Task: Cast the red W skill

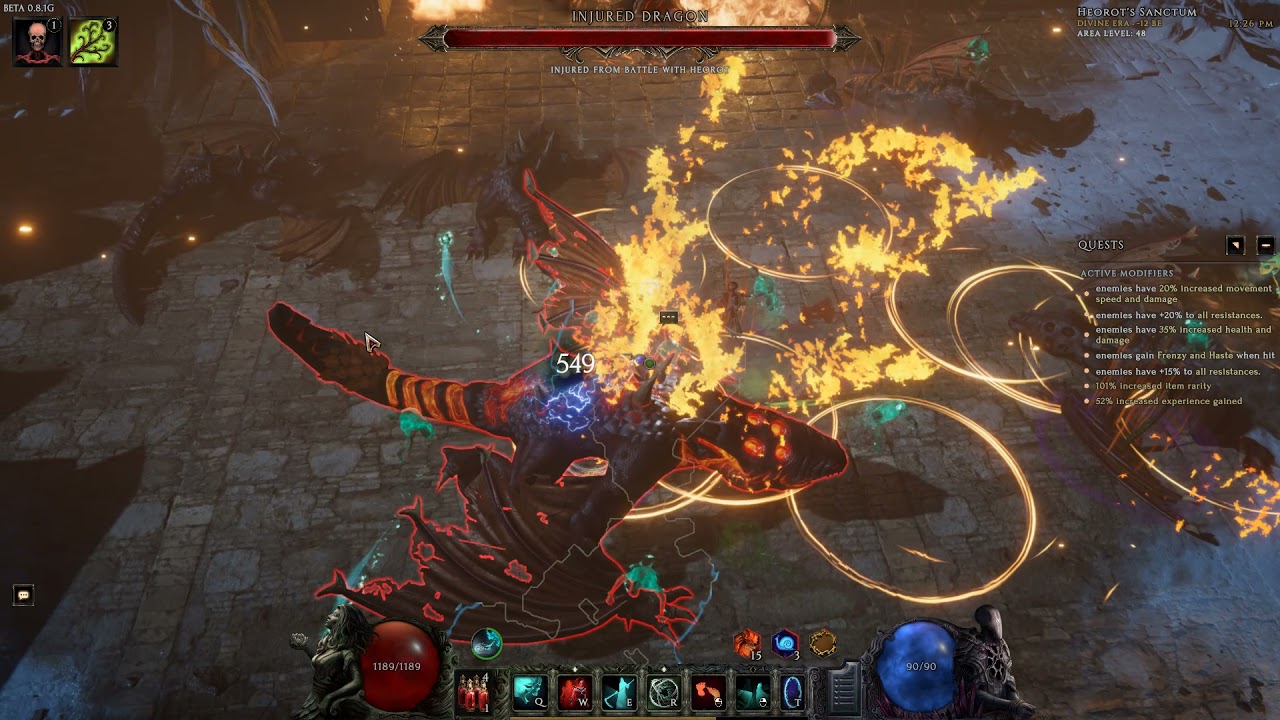Action: (575, 691)
